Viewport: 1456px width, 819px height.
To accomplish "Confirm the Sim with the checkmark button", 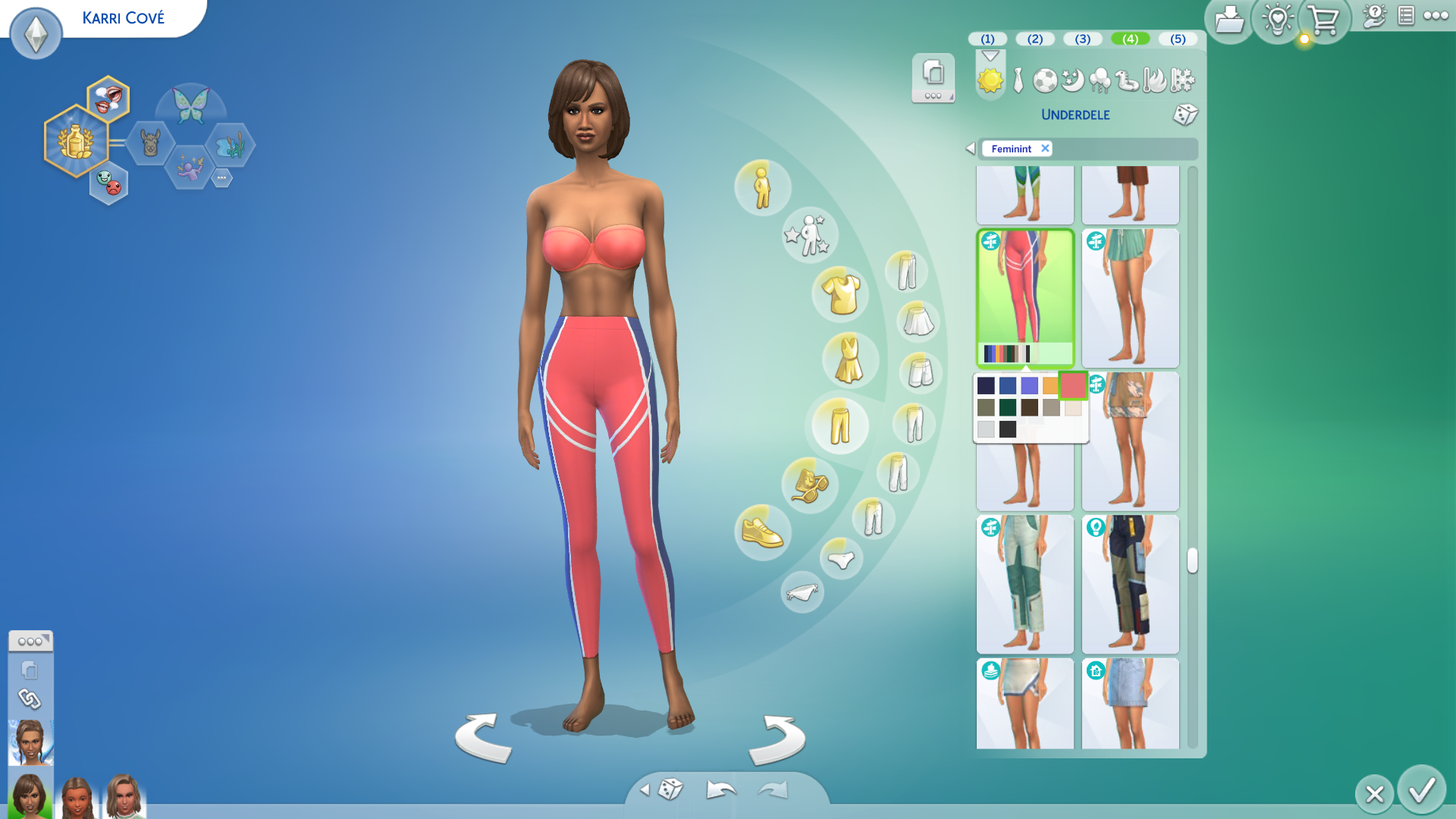I will click(1422, 791).
